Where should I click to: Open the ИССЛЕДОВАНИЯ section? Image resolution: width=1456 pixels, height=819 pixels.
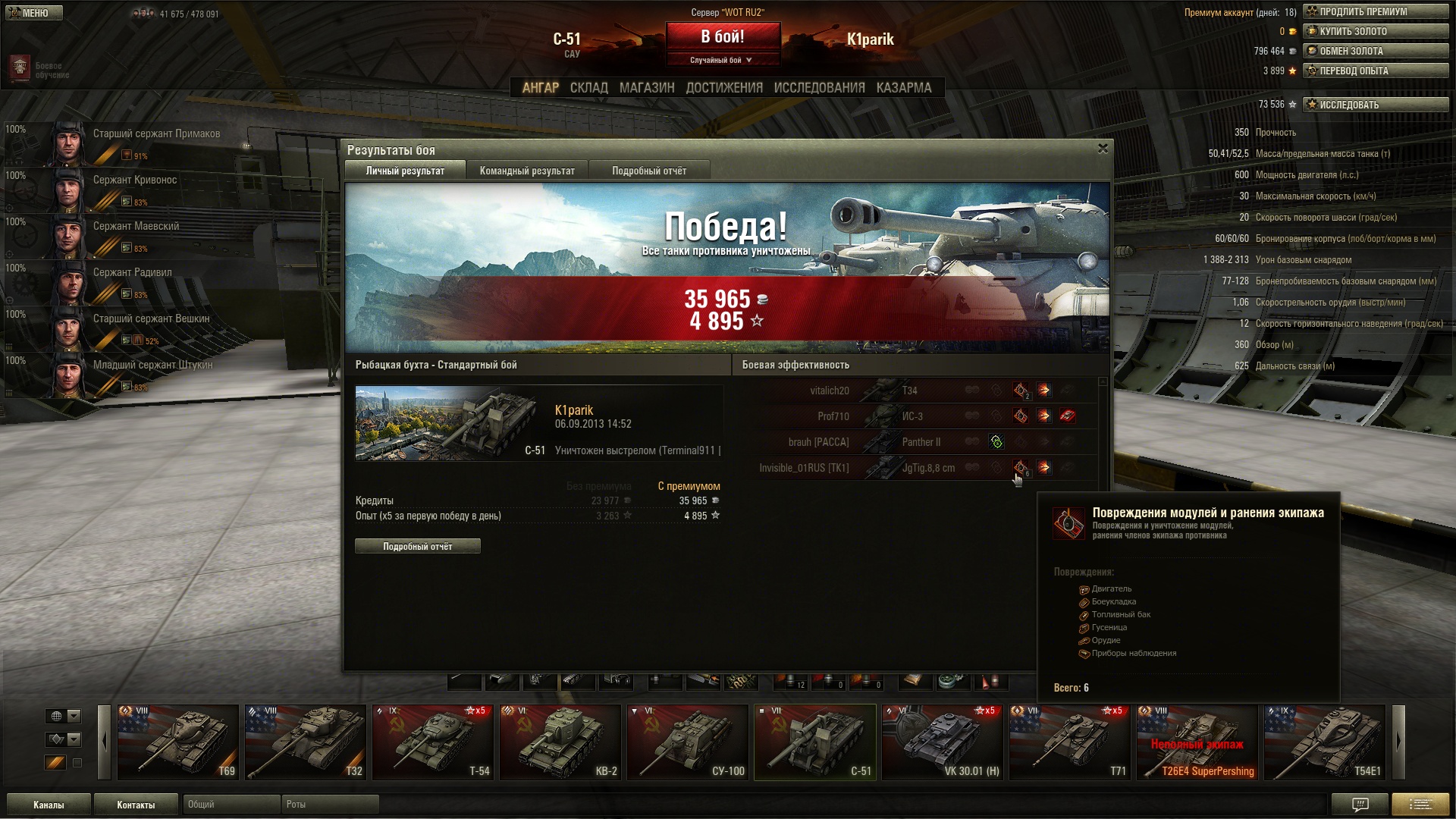pos(819,88)
